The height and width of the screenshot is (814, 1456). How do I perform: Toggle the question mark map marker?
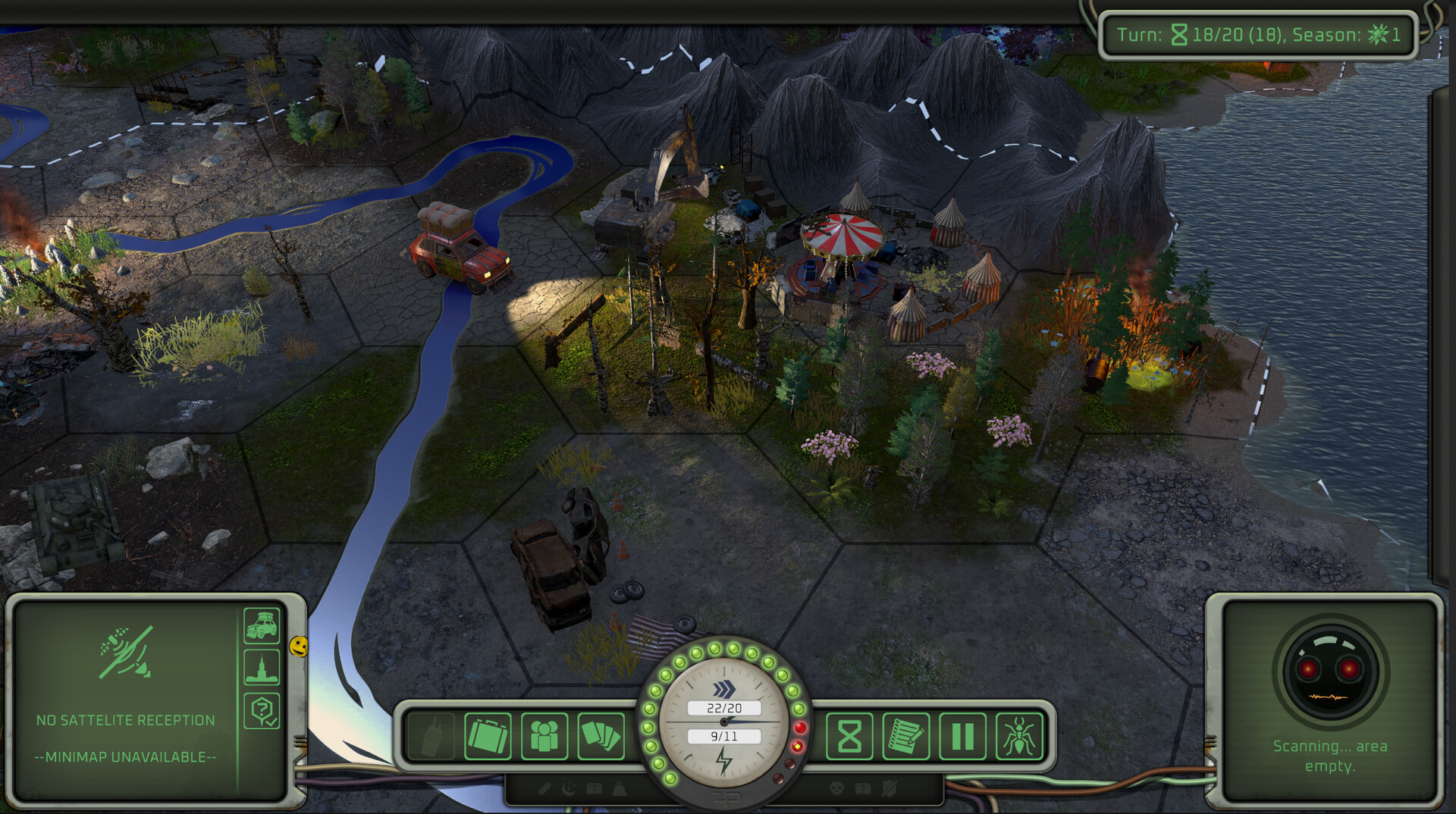[262, 711]
